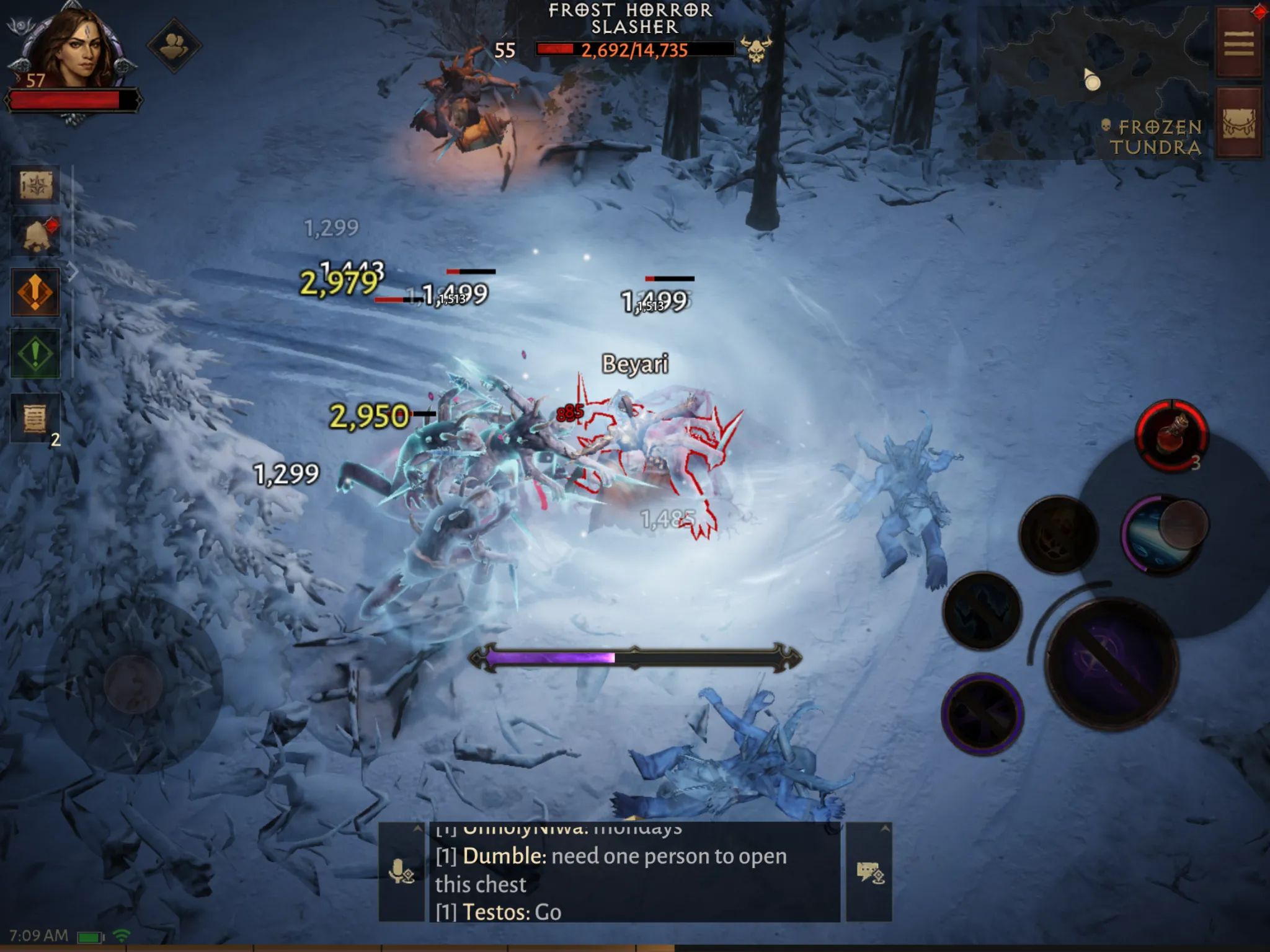
Task: Open the hamburger menu at top right
Action: 1237,42
